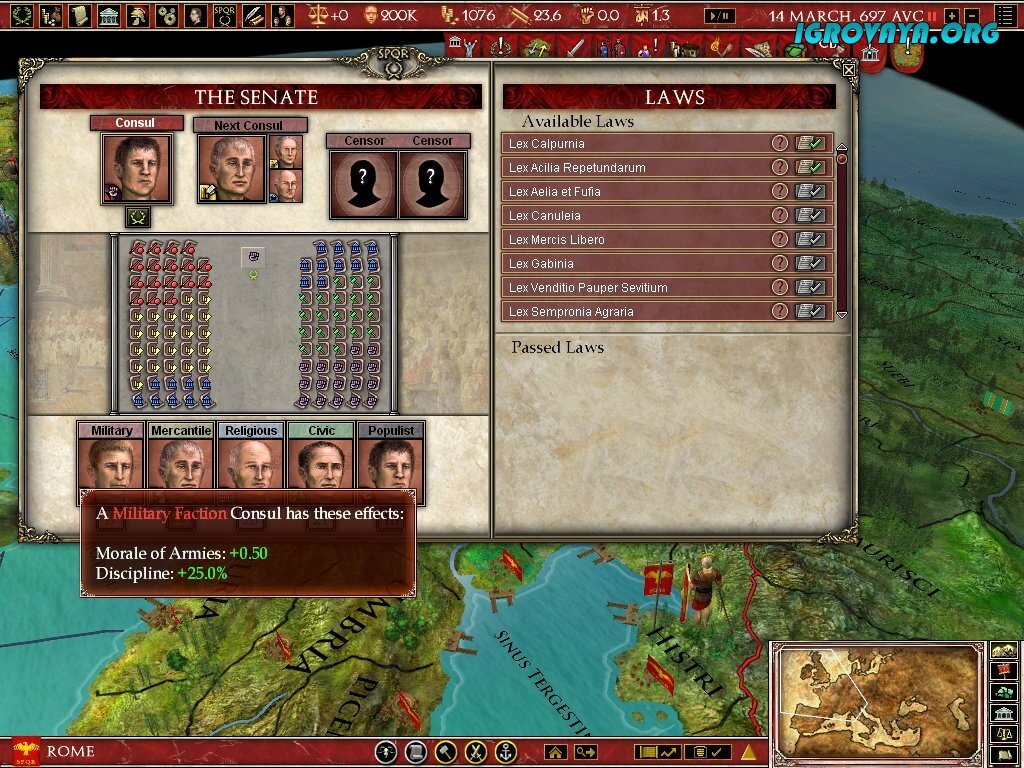Viewport: 1024px width, 768px height.
Task: Show info for Lex Aelia et Fufia
Action: 780,192
